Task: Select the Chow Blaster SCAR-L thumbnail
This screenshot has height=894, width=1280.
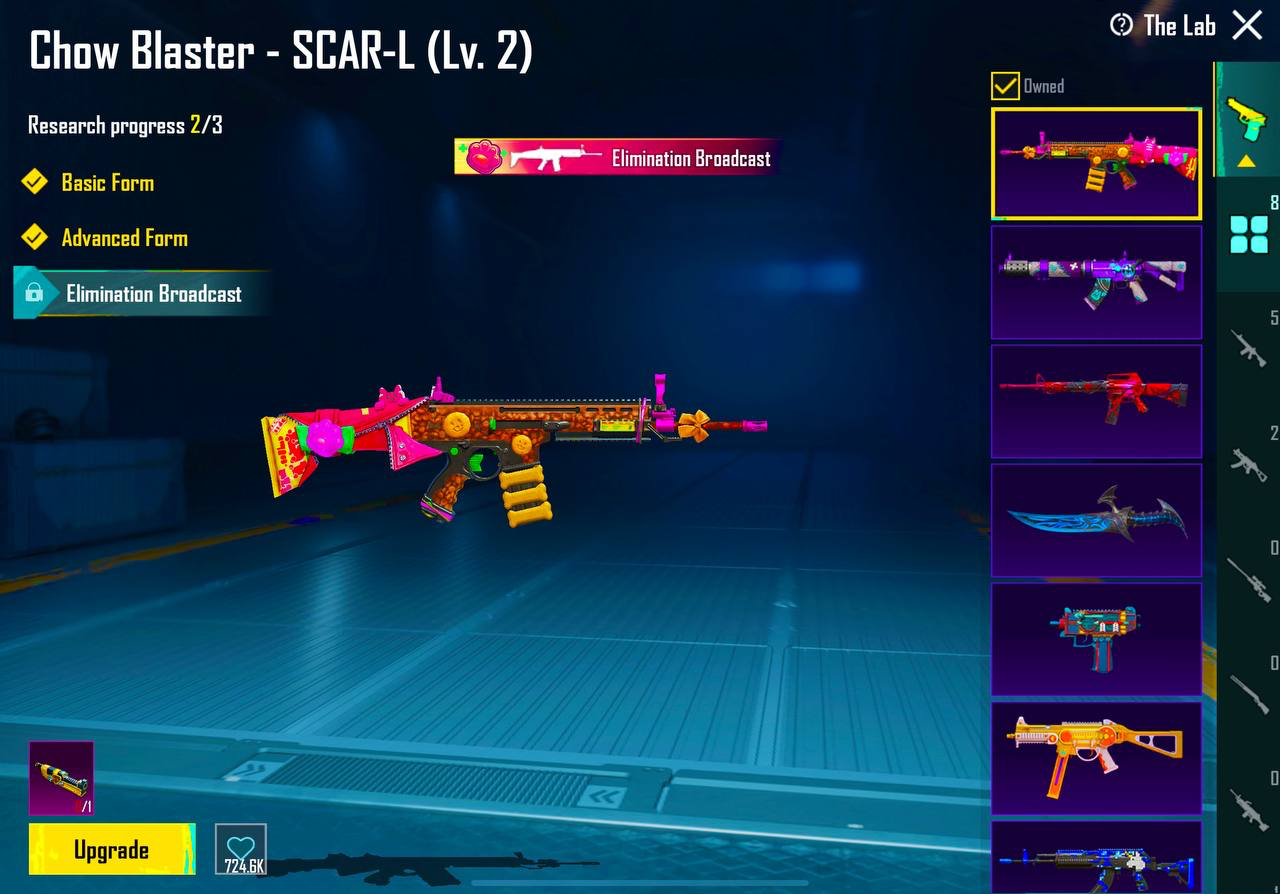Action: [1096, 164]
